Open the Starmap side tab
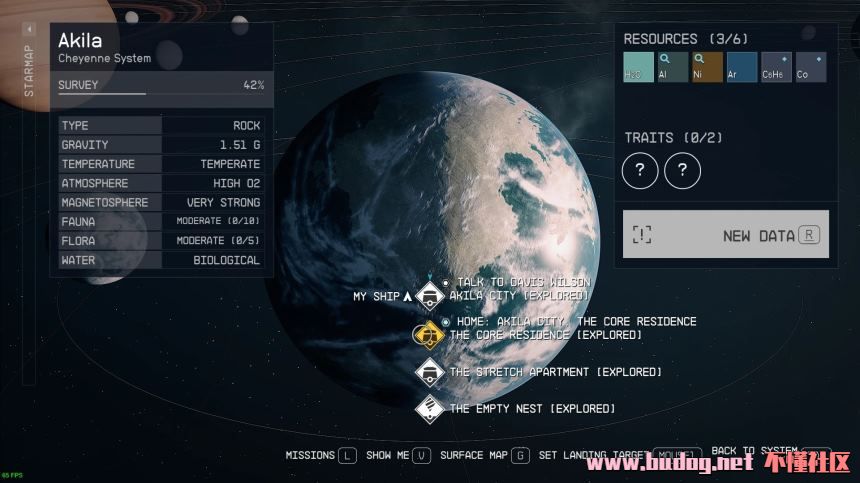 [x=28, y=70]
